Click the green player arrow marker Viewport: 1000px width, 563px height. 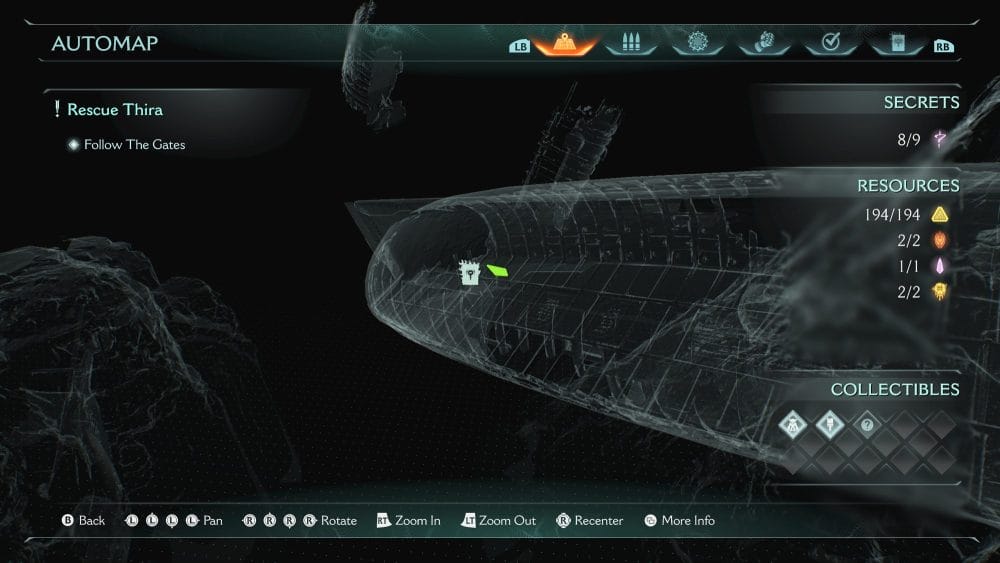point(497,269)
